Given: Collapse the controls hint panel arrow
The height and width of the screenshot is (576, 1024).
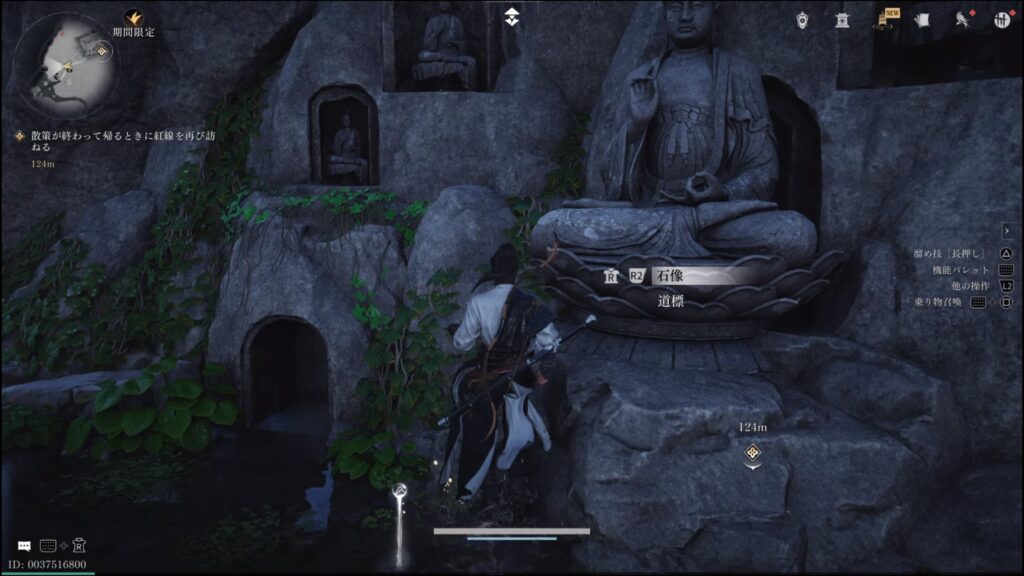Looking at the screenshot, I should click(x=1006, y=231).
